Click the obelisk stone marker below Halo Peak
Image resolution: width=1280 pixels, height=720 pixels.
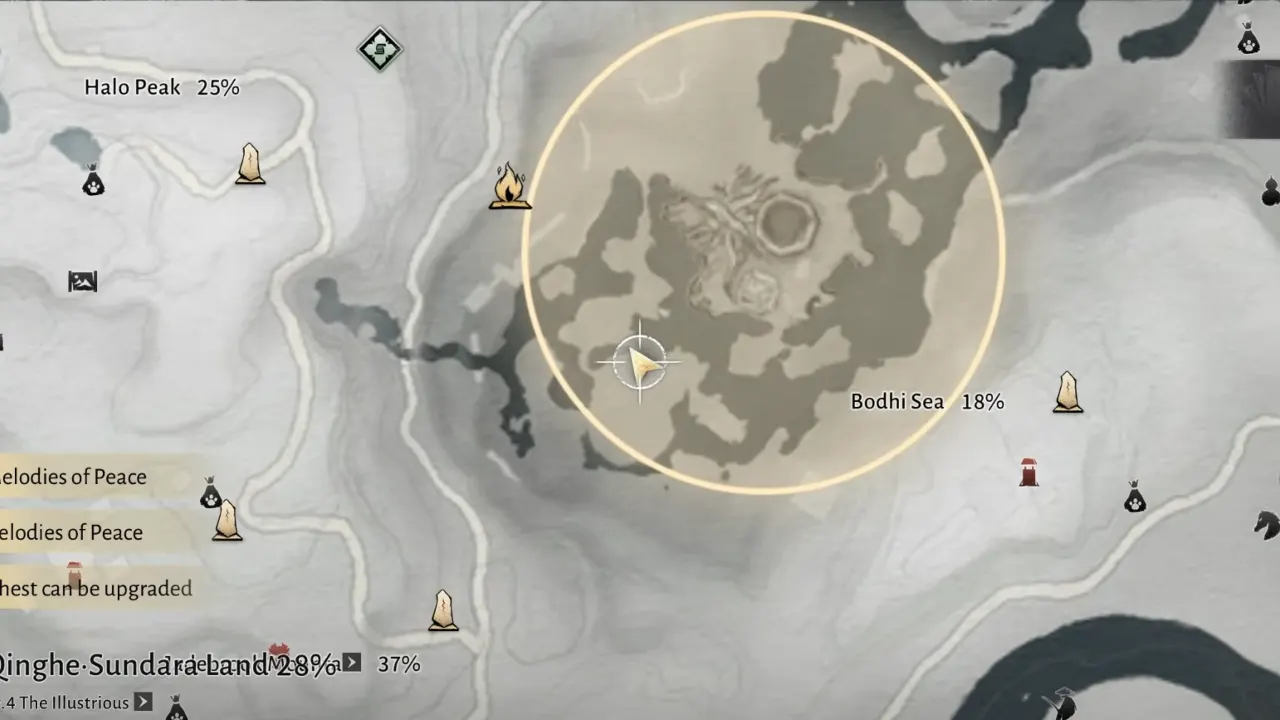(x=248, y=165)
